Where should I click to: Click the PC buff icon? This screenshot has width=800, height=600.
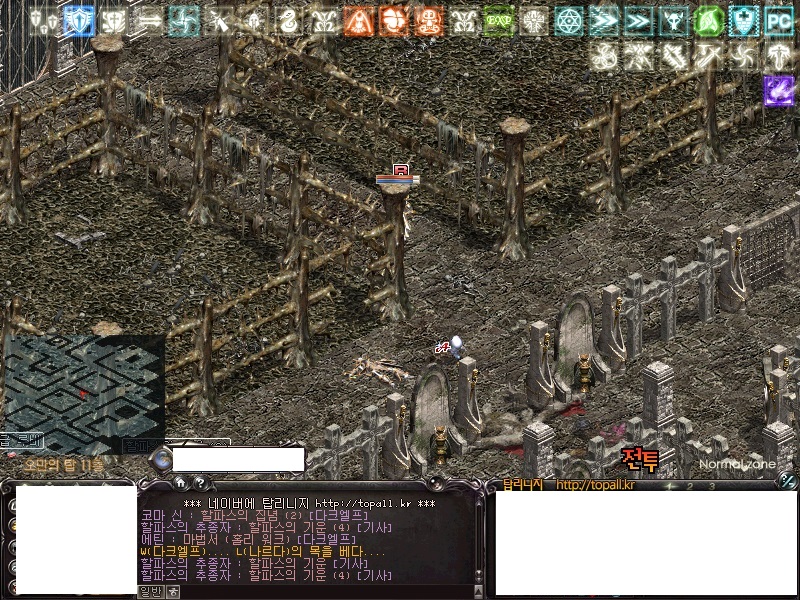(778, 20)
